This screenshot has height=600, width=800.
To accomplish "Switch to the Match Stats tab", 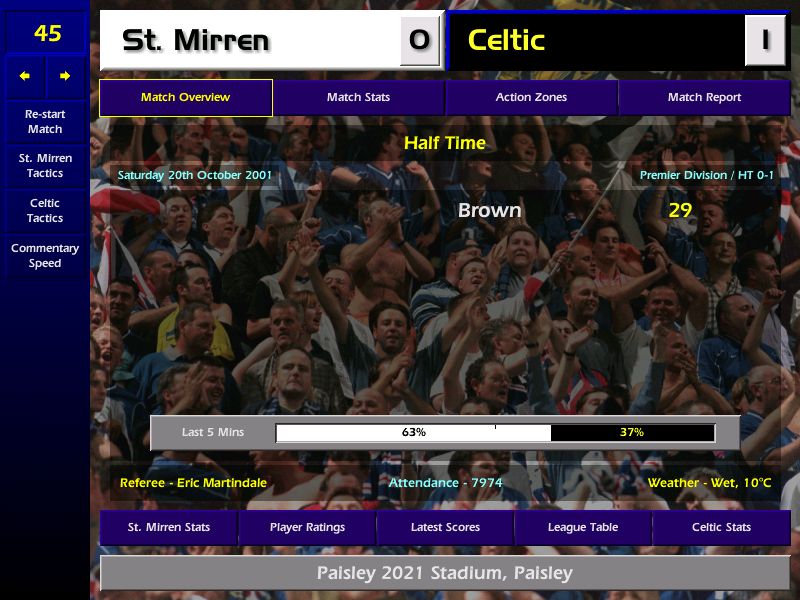I will click(x=358, y=98).
